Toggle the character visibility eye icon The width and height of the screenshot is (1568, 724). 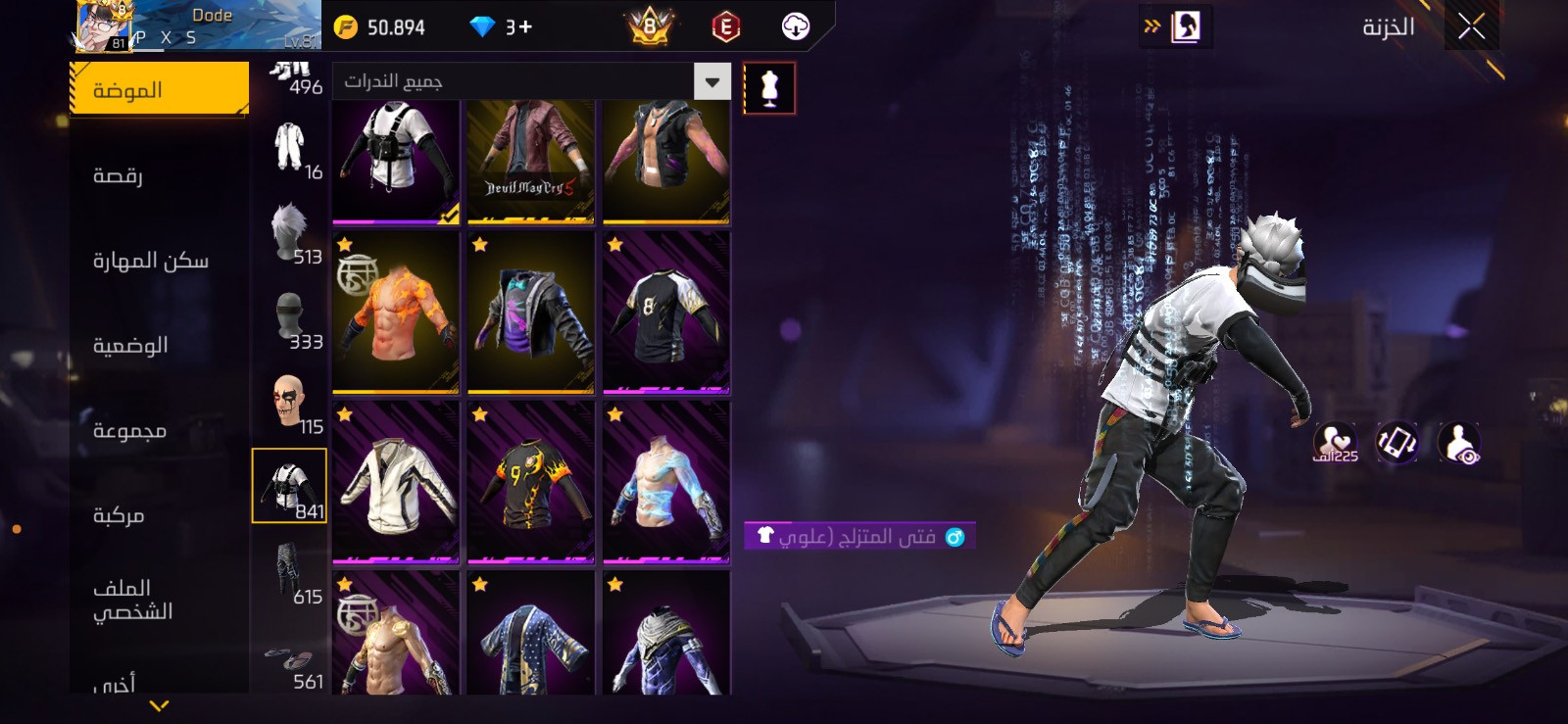click(1459, 443)
